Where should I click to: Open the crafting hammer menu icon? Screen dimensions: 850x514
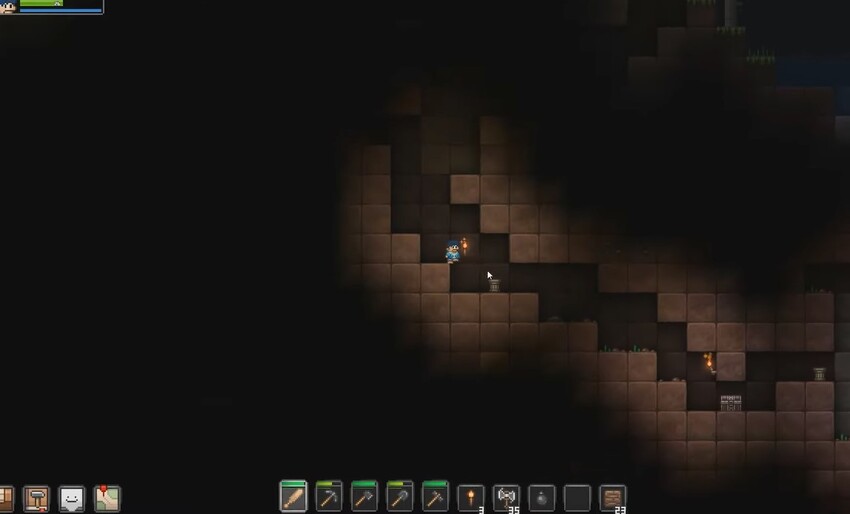coord(37,498)
